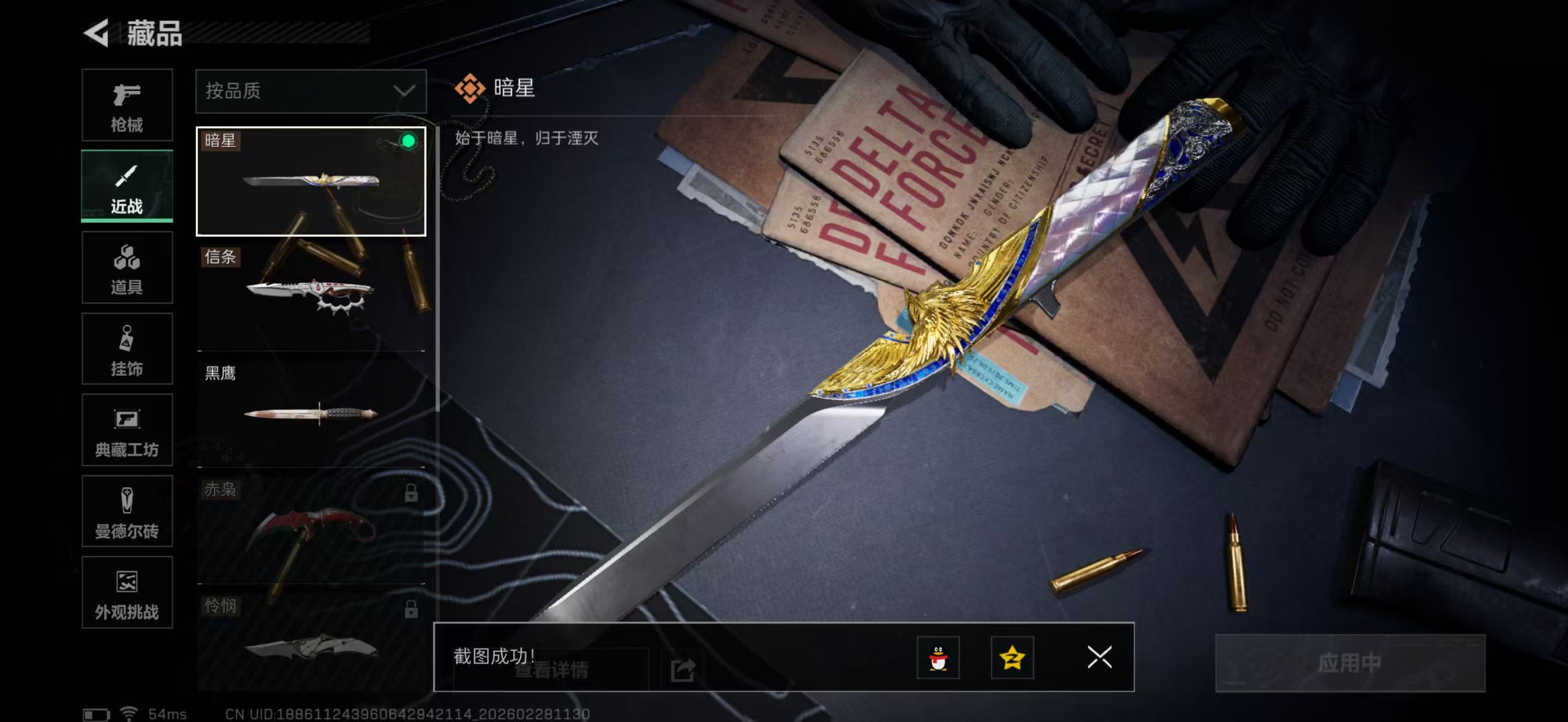1568x722 pixels.
Task: Open the 按品质 quality sort dropdown
Action: 311,91
